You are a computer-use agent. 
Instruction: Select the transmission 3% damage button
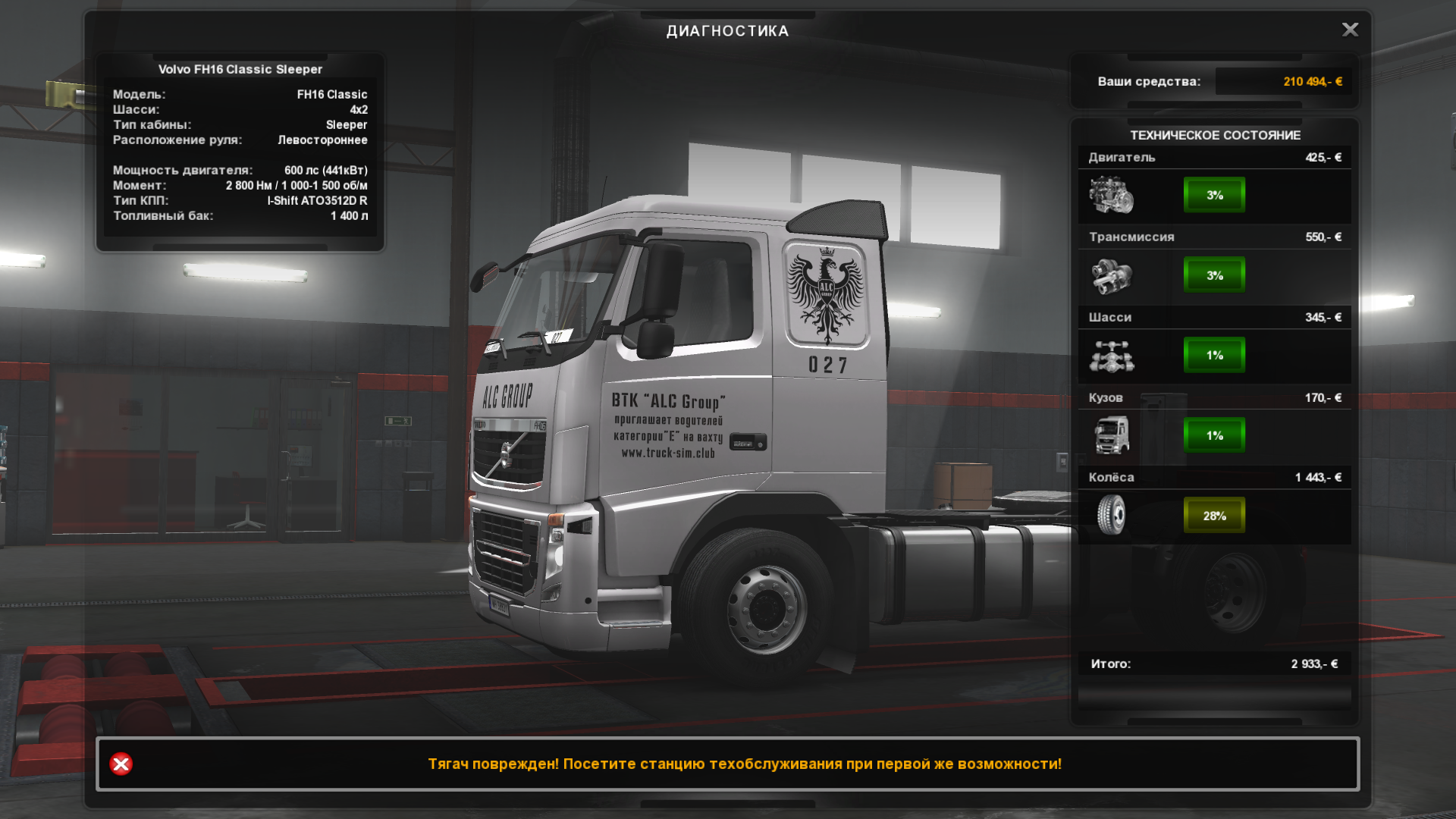click(1214, 275)
